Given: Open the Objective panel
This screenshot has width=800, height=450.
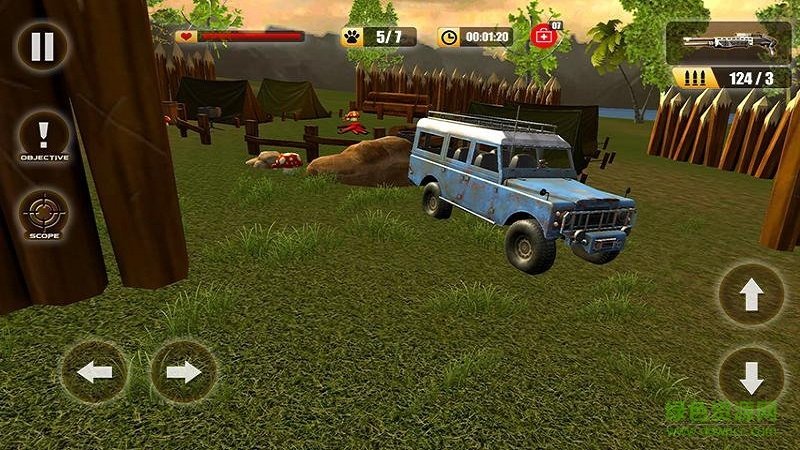Looking at the screenshot, I should point(44,137).
